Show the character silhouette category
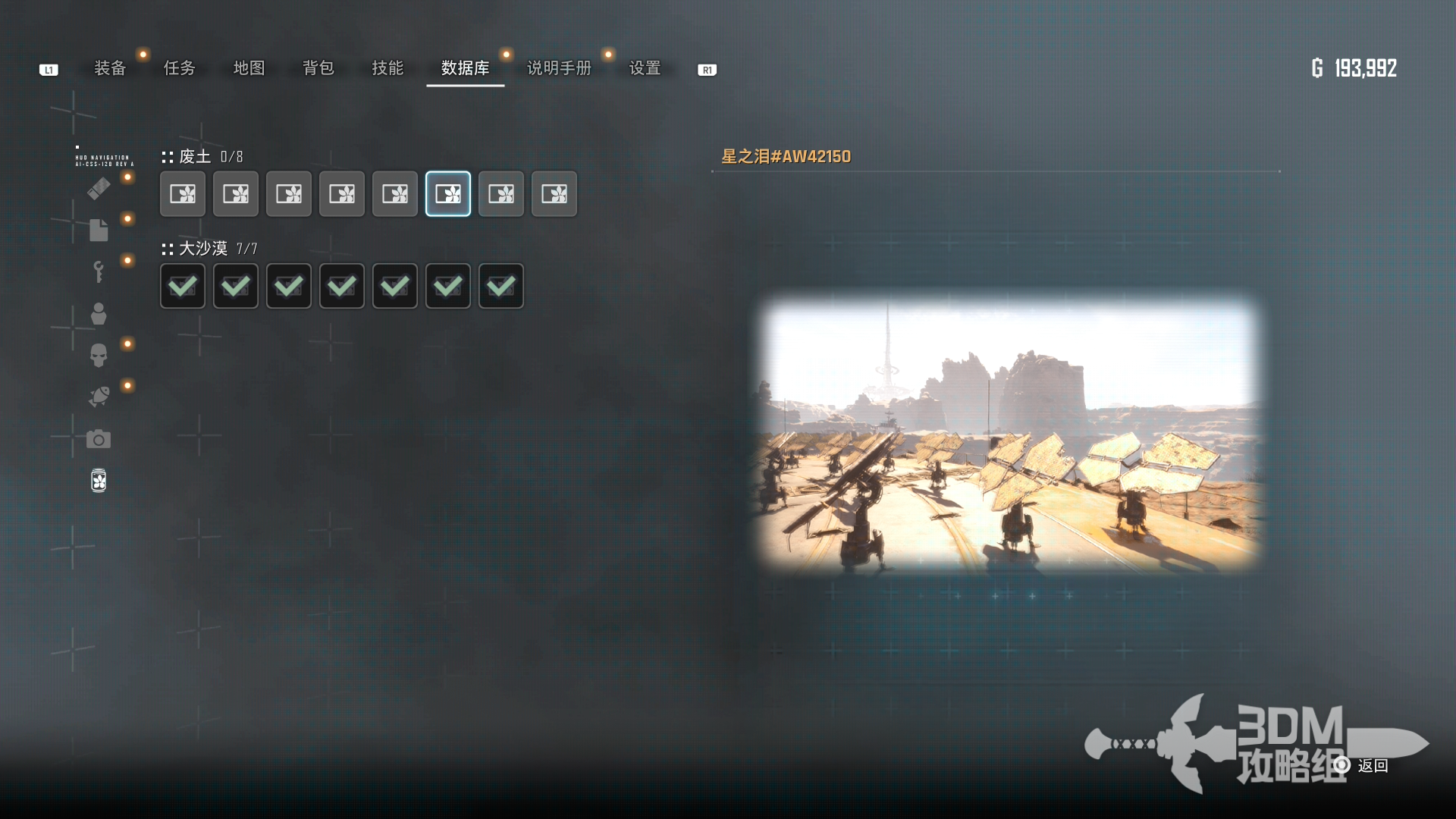1456x819 pixels. pos(99,314)
